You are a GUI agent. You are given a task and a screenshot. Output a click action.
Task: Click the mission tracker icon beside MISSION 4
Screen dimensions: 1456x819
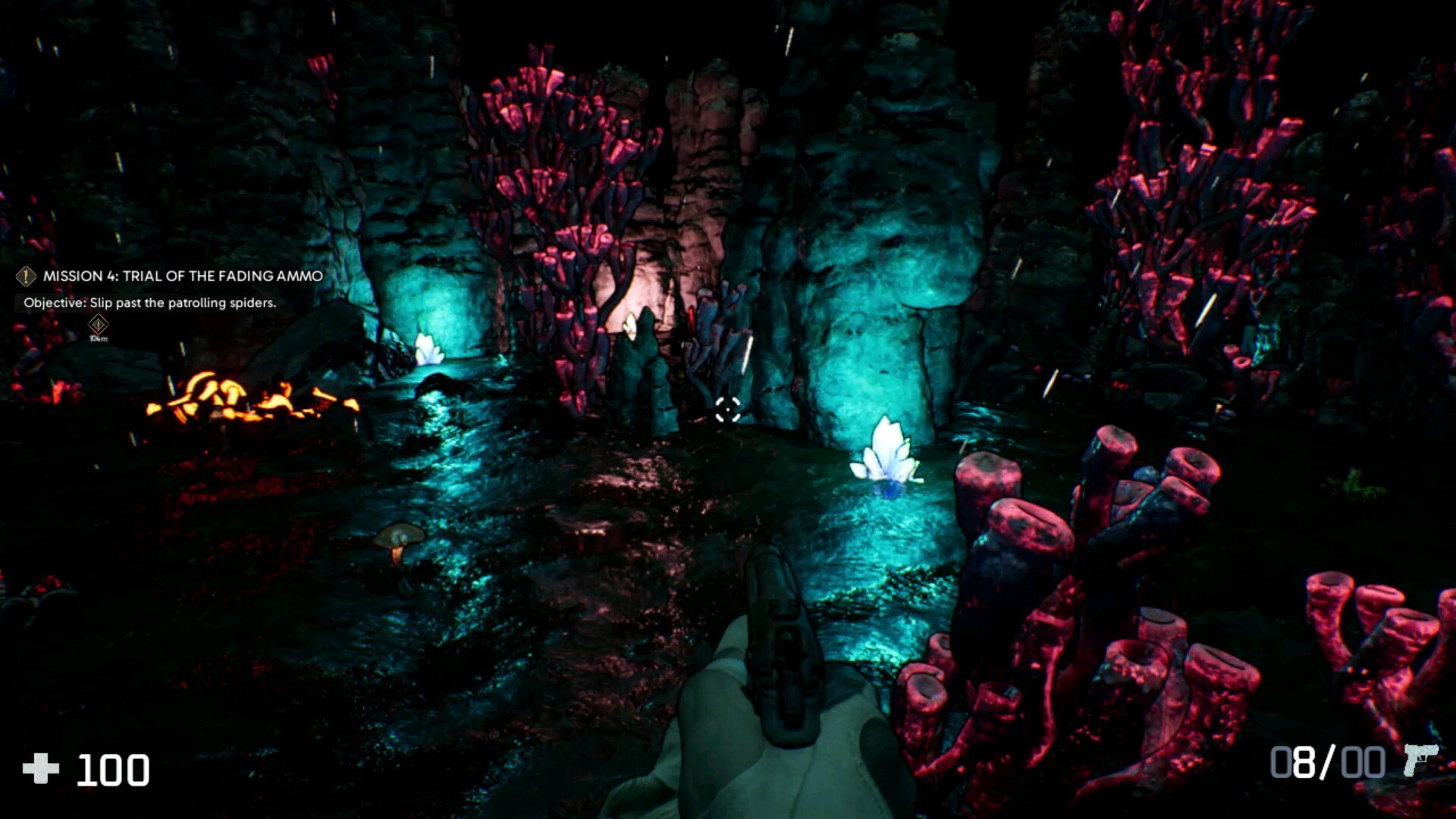click(x=25, y=276)
